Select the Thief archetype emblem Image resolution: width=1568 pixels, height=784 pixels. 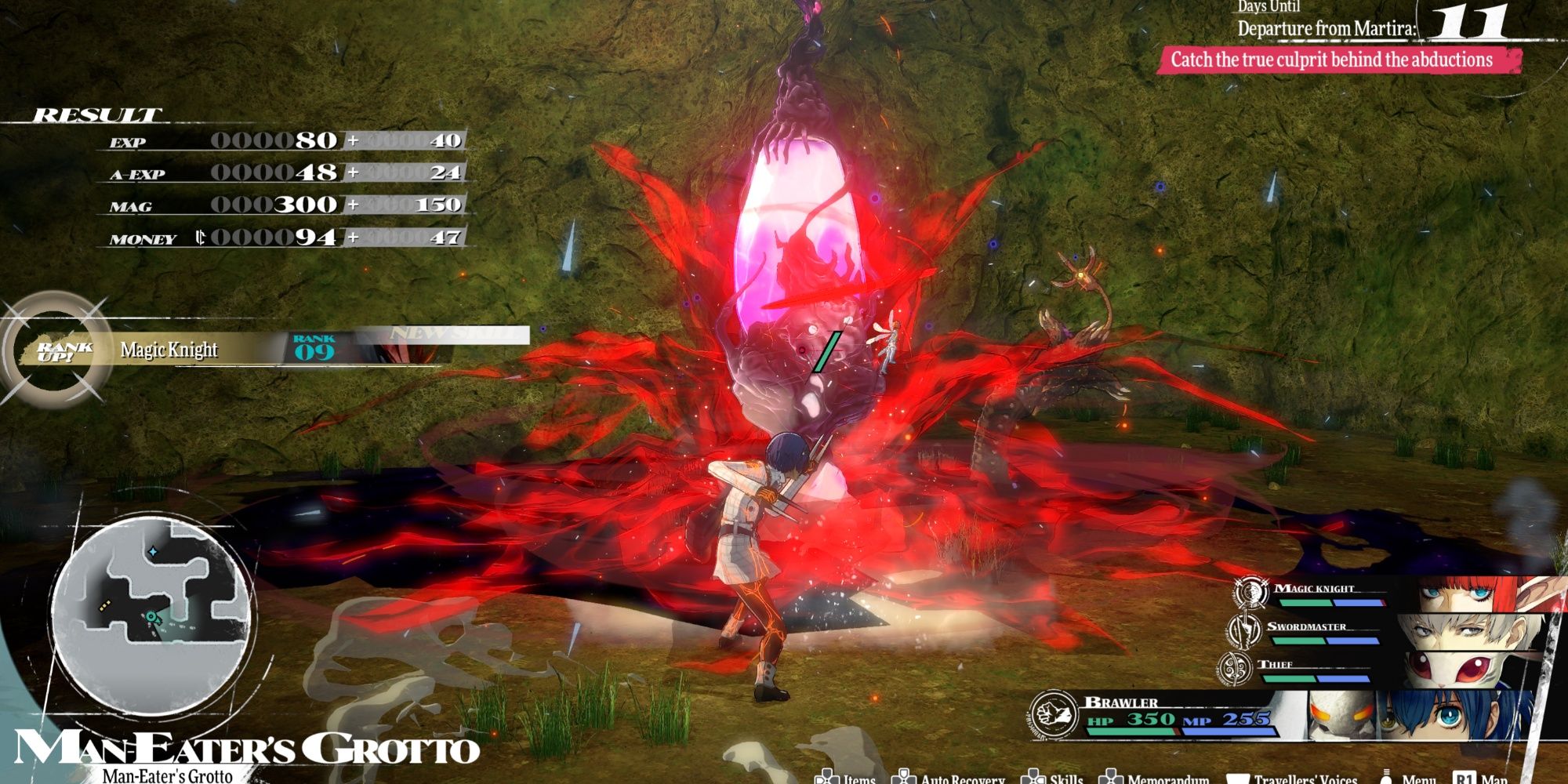tap(1235, 667)
